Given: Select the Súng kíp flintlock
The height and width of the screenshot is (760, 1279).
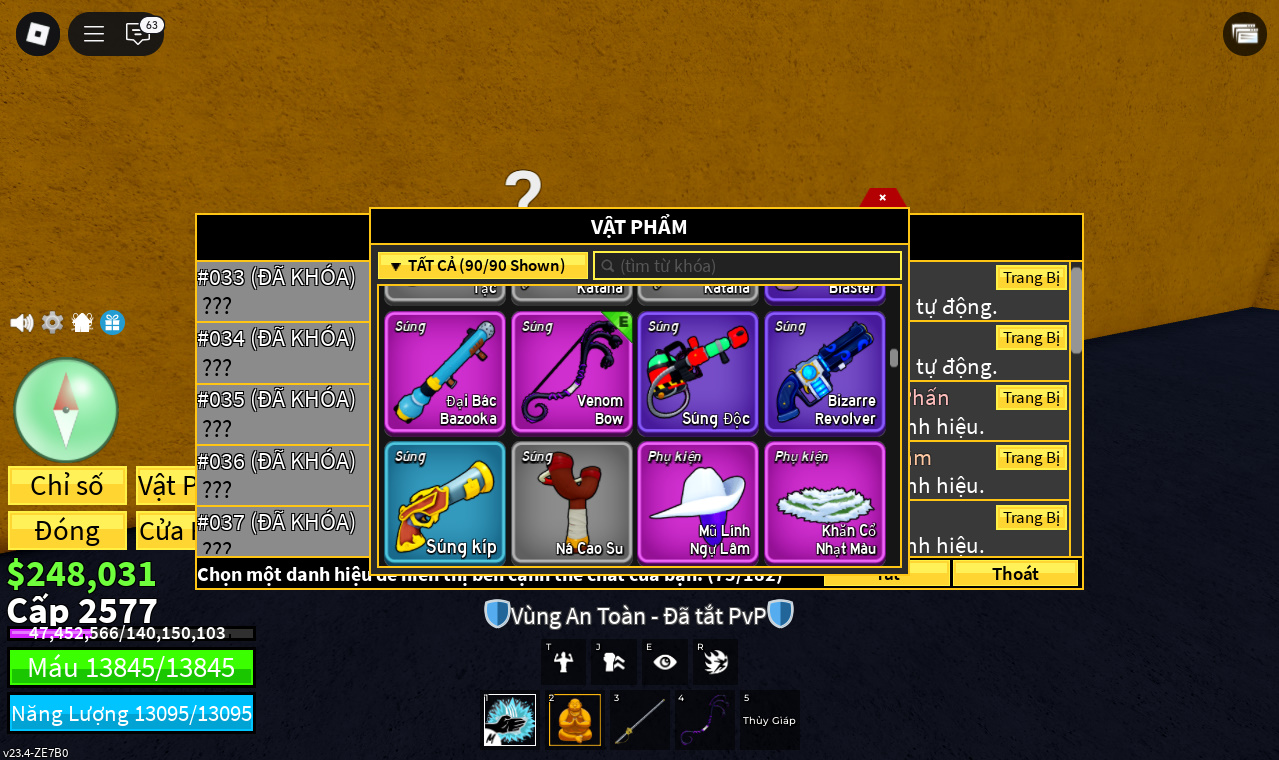Looking at the screenshot, I should 445,502.
